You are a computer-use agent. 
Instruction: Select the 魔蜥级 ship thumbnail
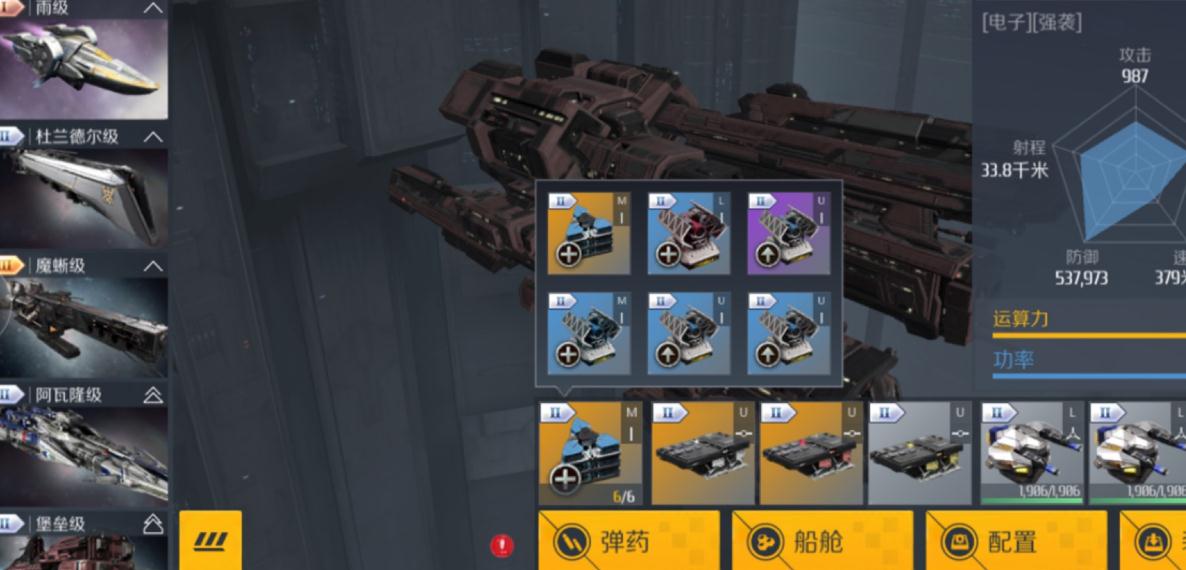click(x=84, y=326)
